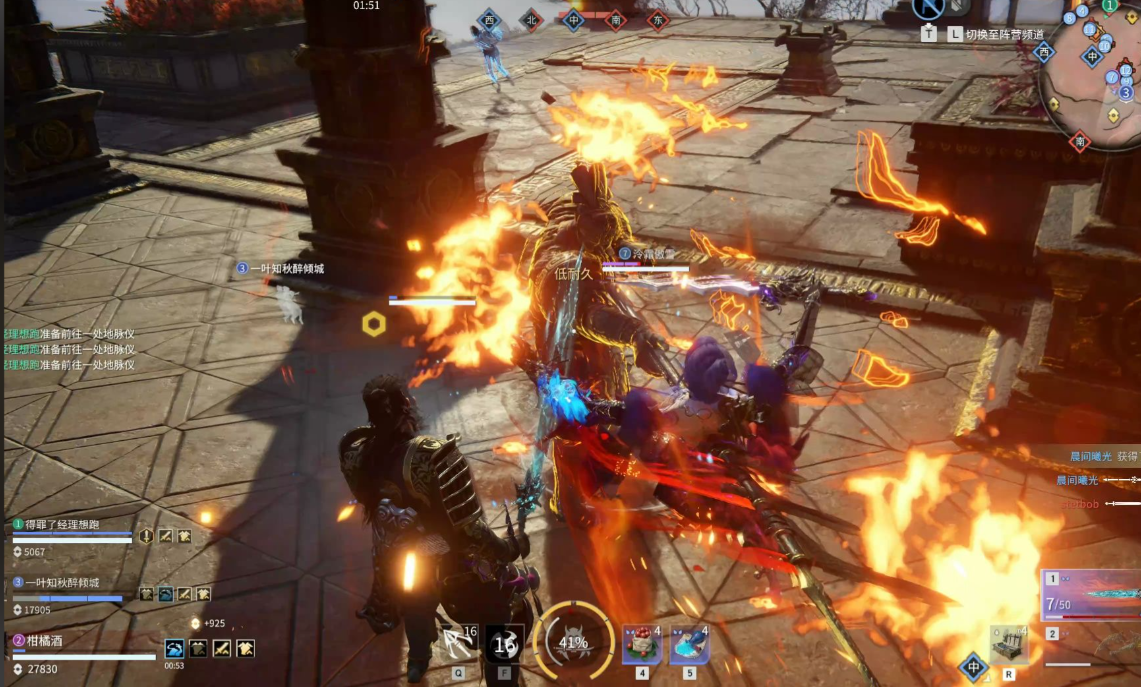
Task: Choose the red 南 marker on compass bar
Action: 616,19
